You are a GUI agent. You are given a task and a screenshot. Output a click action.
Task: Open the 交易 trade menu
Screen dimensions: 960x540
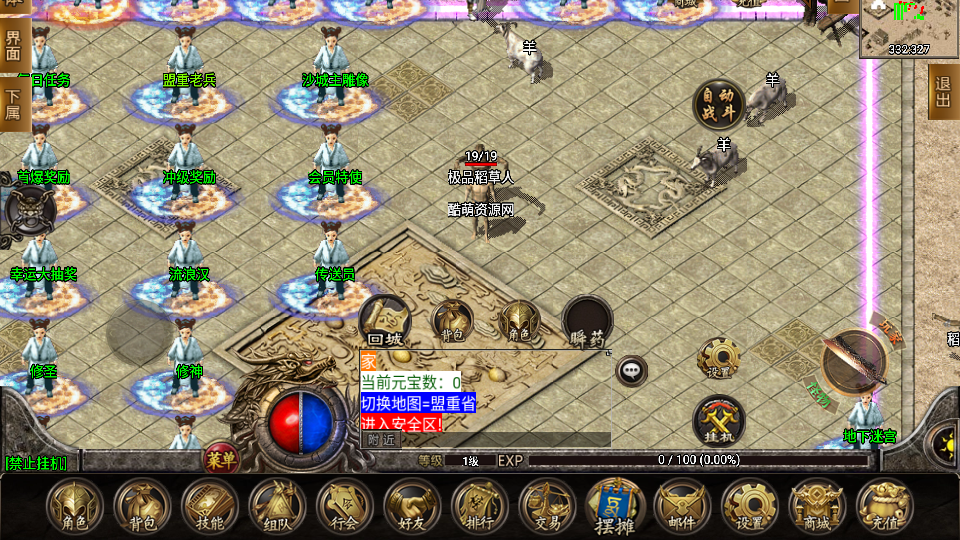click(x=546, y=505)
